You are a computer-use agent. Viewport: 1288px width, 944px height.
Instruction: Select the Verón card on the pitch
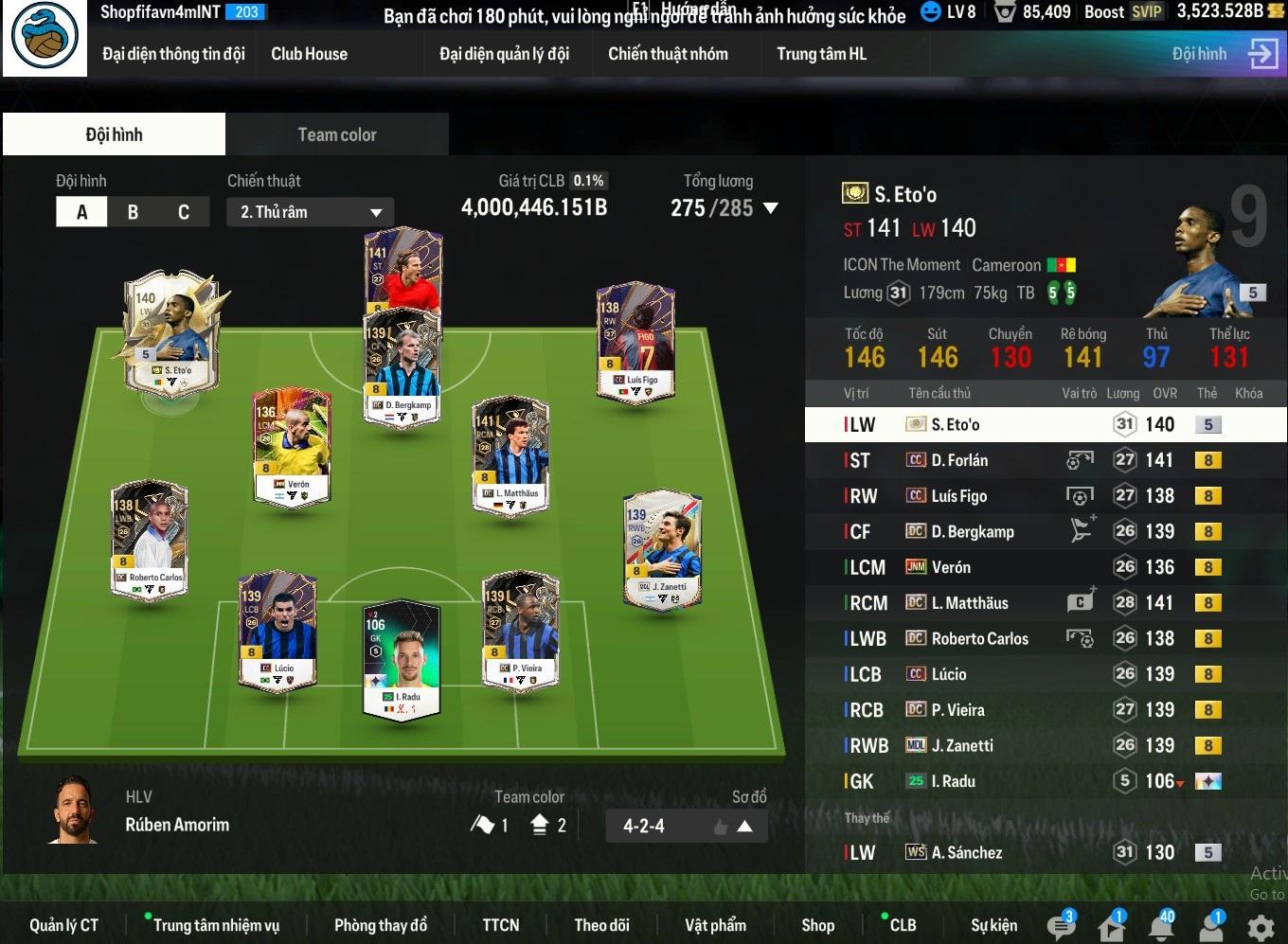[x=293, y=445]
